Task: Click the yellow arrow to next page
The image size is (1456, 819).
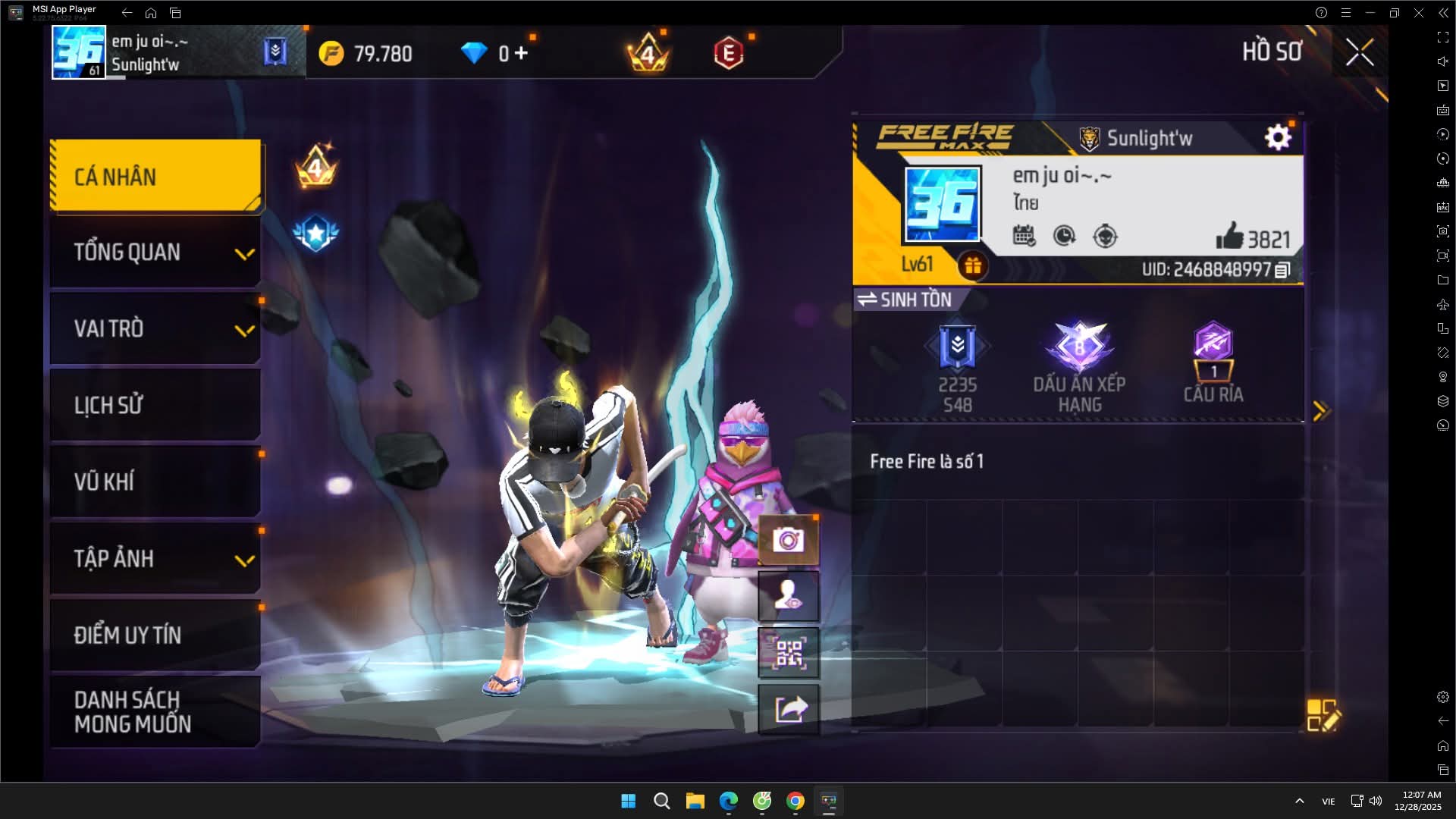Action: coord(1320,411)
